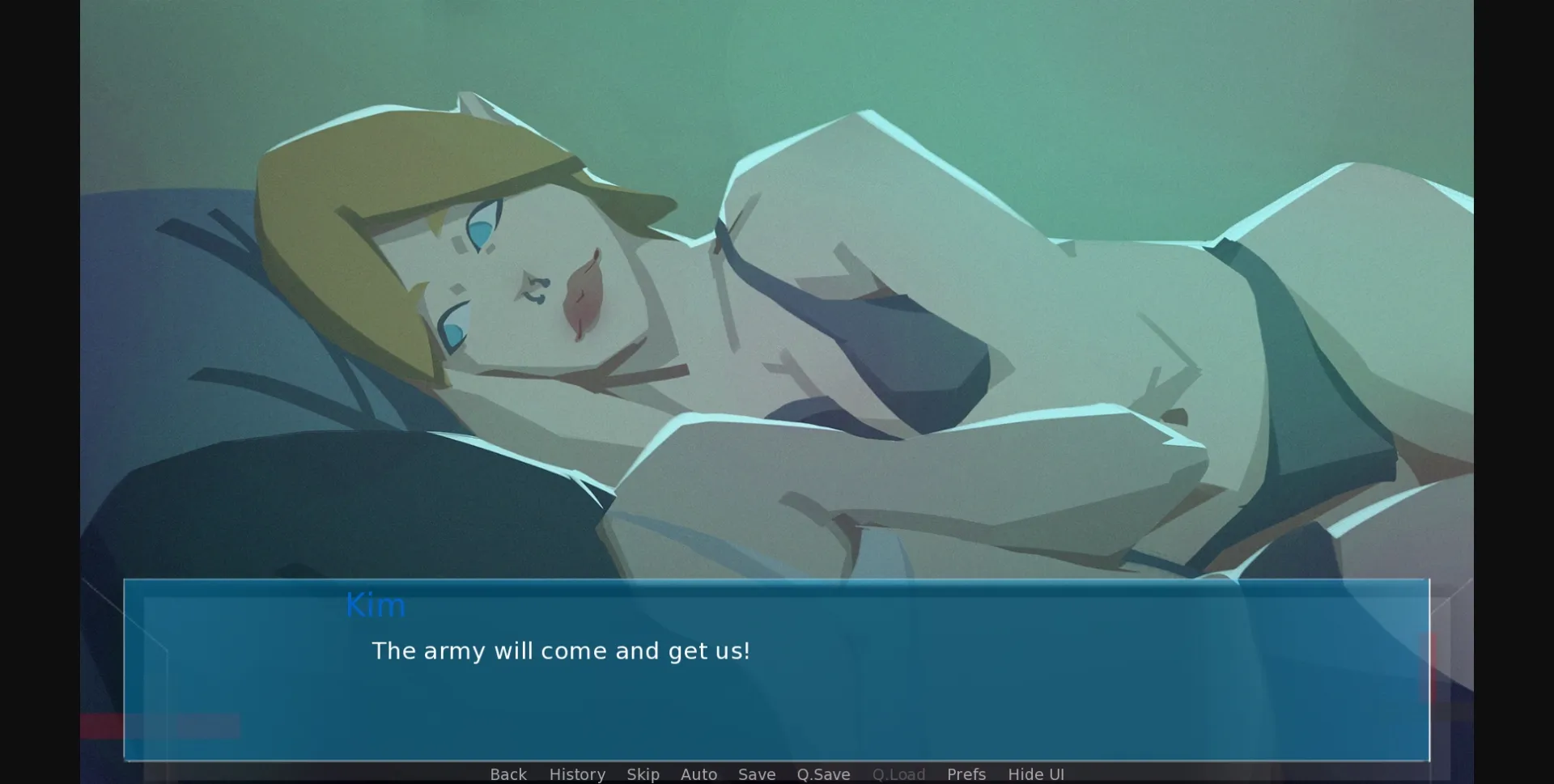Viewport: 1554px width, 784px height.
Task: Hide the interface using Hide UI
Action: [x=1036, y=774]
